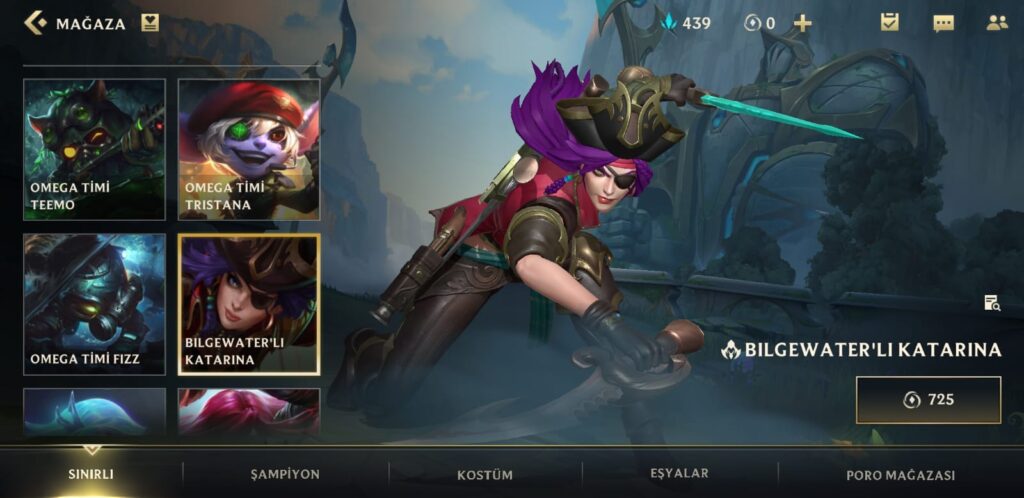Open the purchase history icon beside Mağaza
Viewport: 1024px width, 498px height.
pyautogui.click(x=150, y=23)
